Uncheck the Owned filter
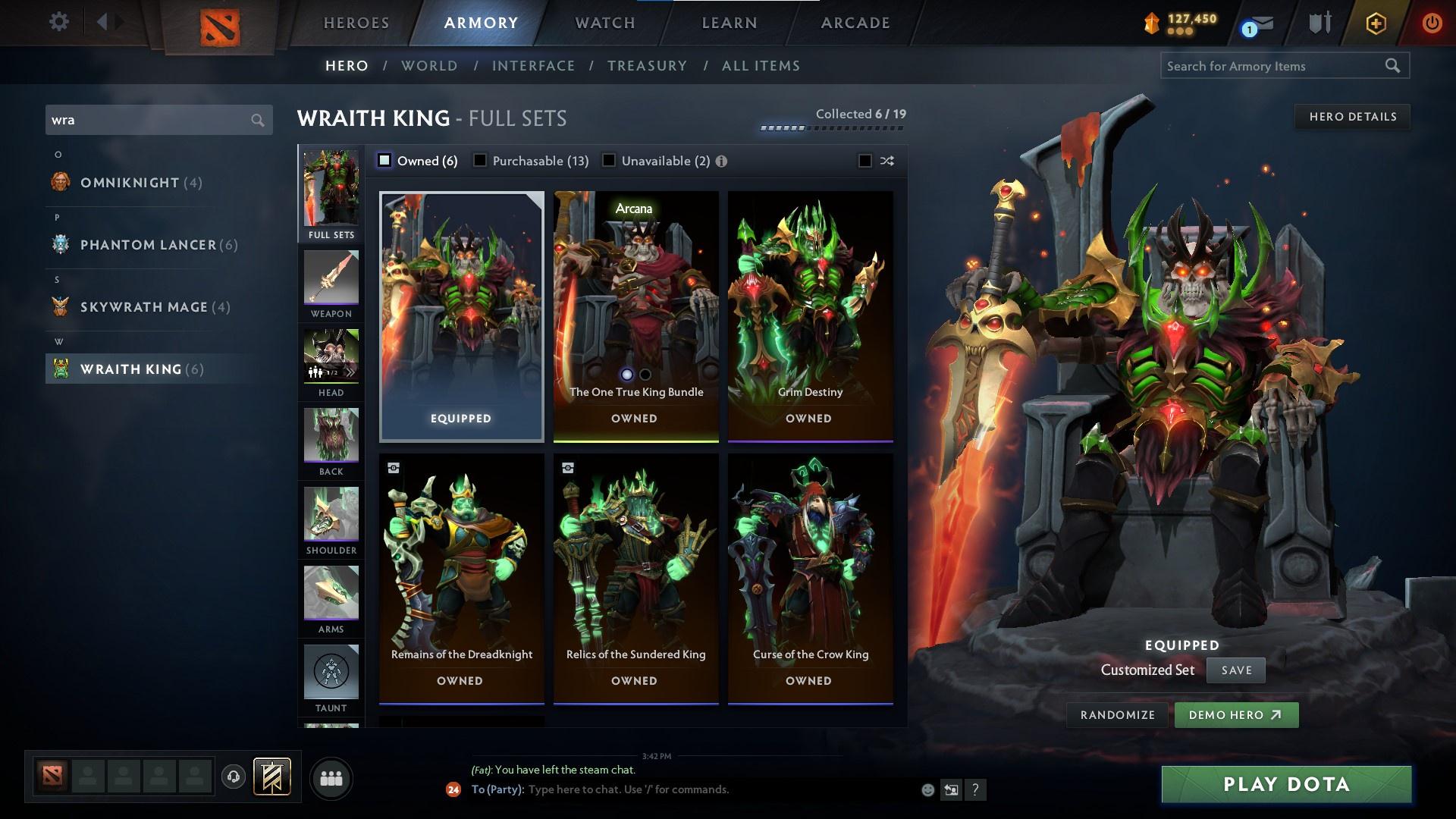The height and width of the screenshot is (819, 1456). tap(384, 161)
